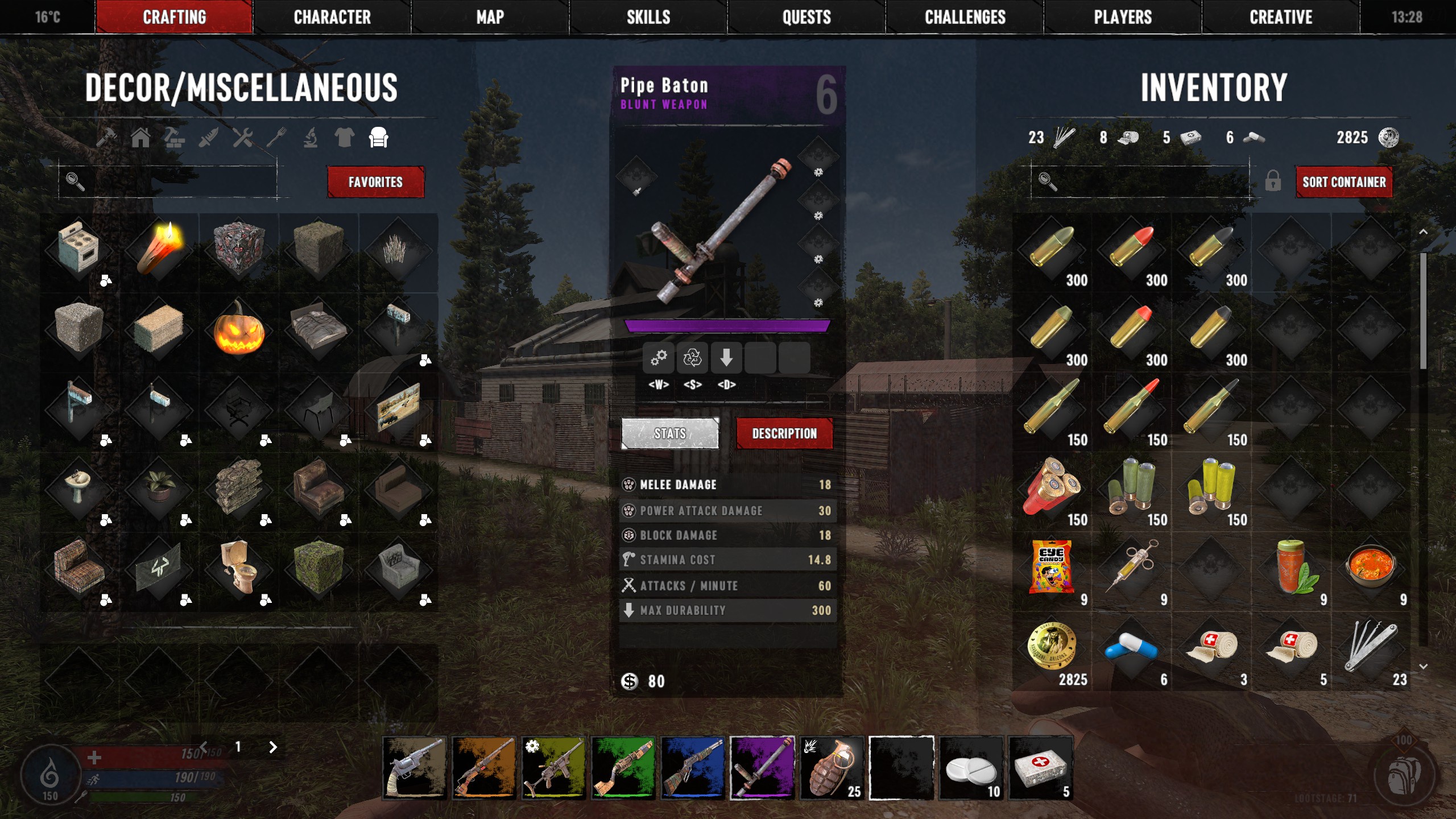Screen dimensions: 1456x819
Task: Select the clothing category filter icon
Action: (x=344, y=138)
